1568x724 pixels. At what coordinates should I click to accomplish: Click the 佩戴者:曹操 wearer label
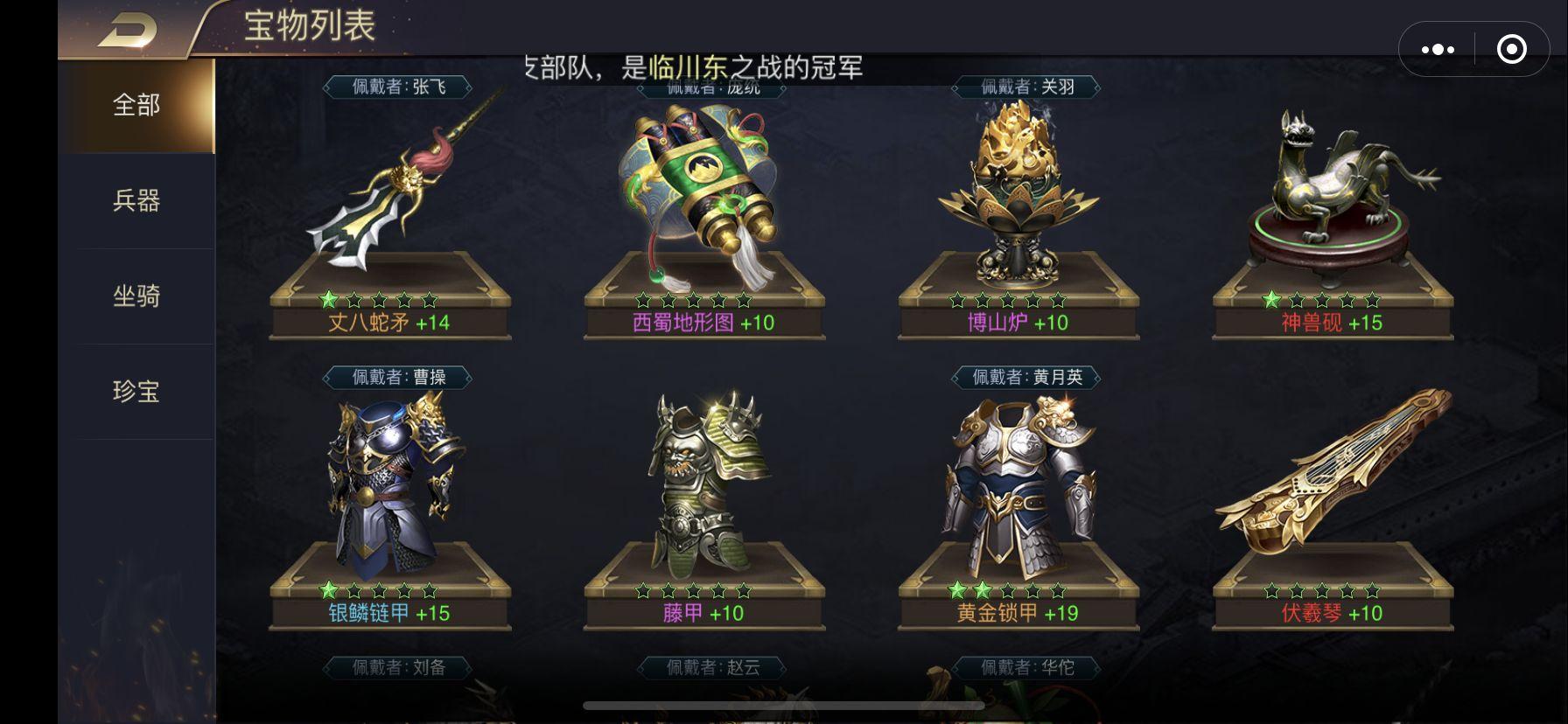pyautogui.click(x=395, y=376)
